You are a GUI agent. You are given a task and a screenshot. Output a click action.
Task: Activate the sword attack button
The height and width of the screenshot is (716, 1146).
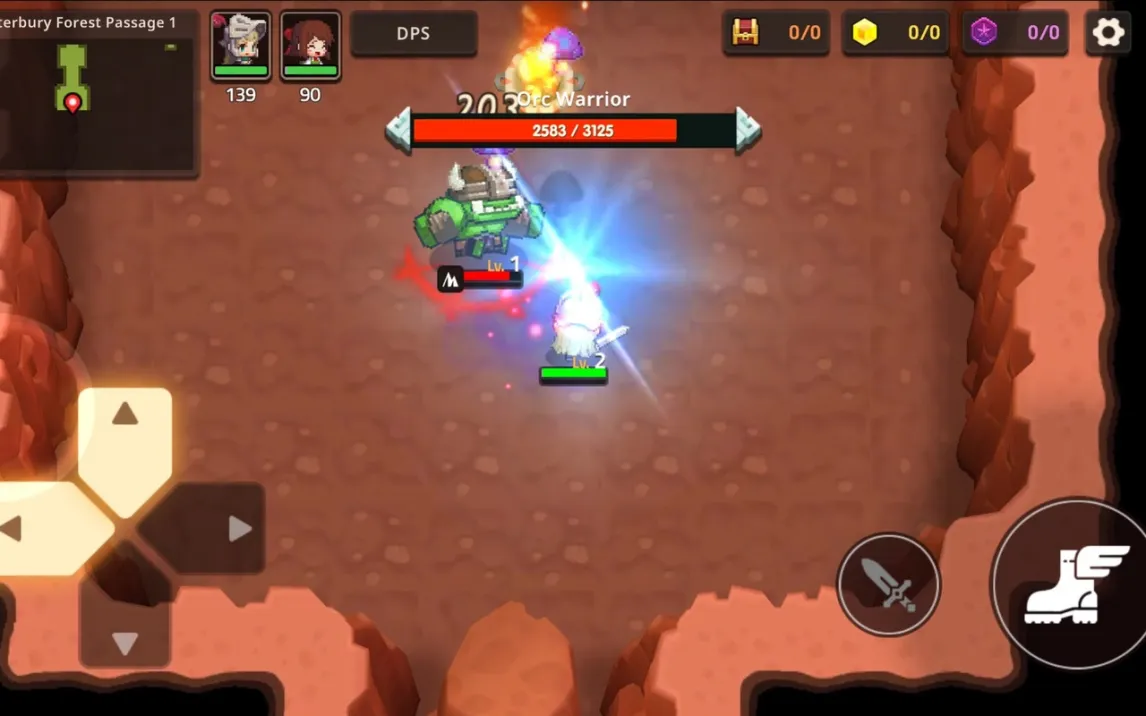pyautogui.click(x=888, y=584)
